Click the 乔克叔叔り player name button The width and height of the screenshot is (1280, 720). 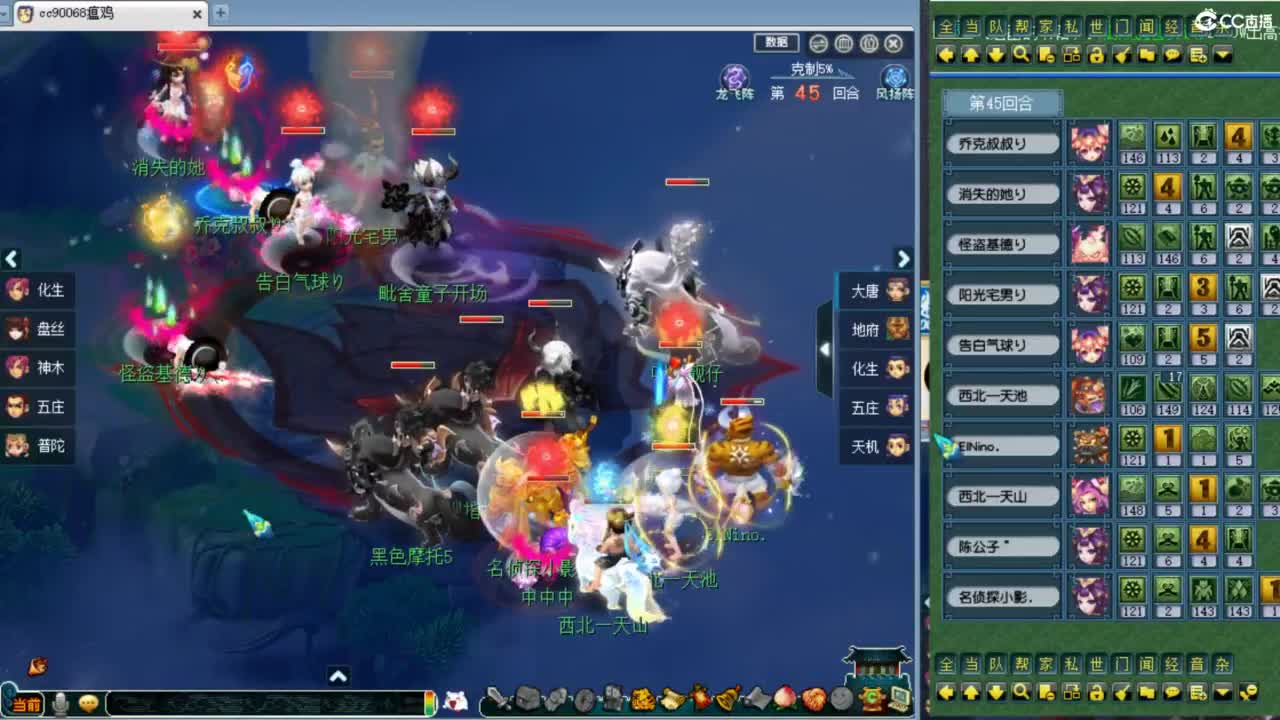tap(1002, 144)
